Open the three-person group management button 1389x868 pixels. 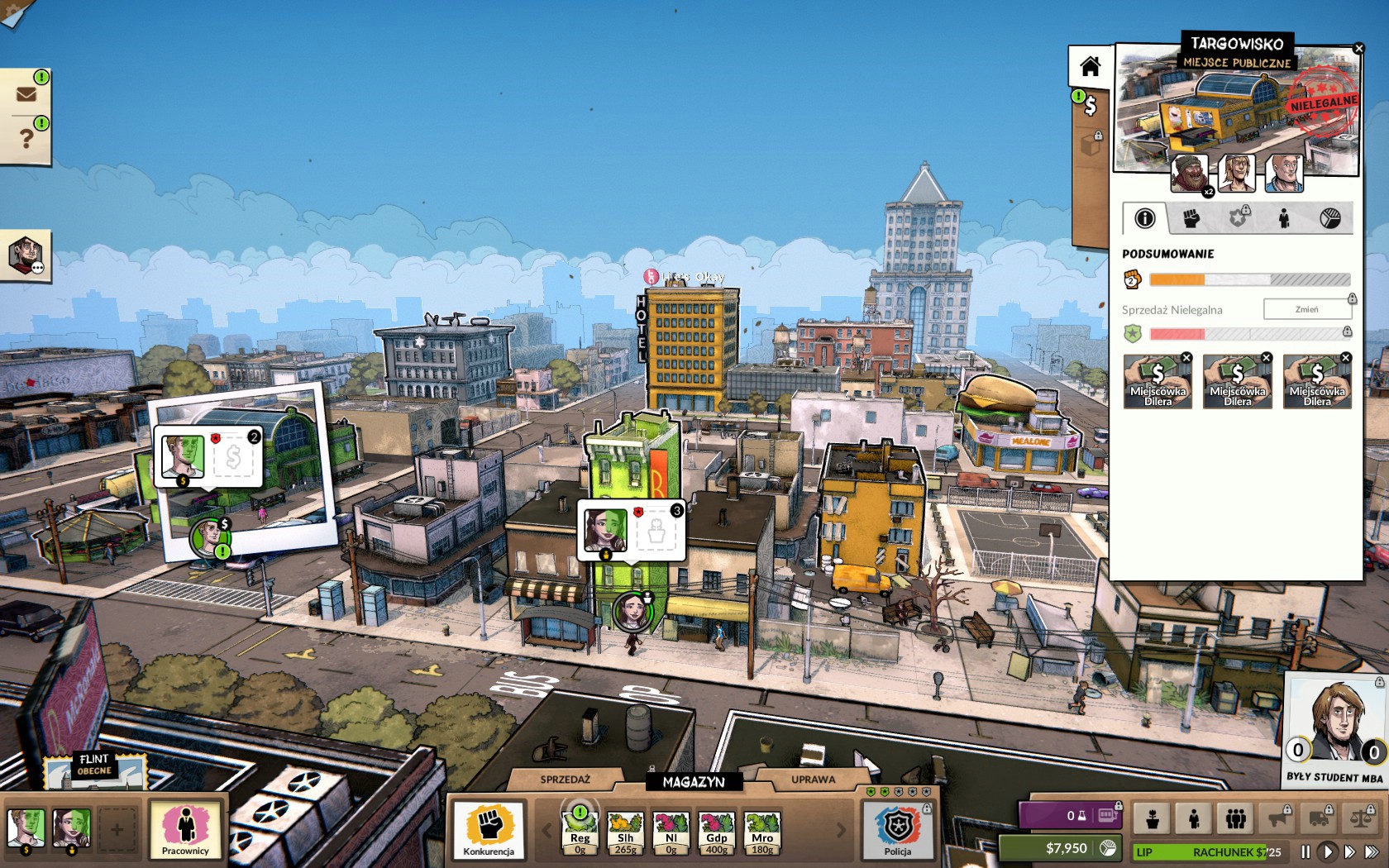[x=1236, y=818]
